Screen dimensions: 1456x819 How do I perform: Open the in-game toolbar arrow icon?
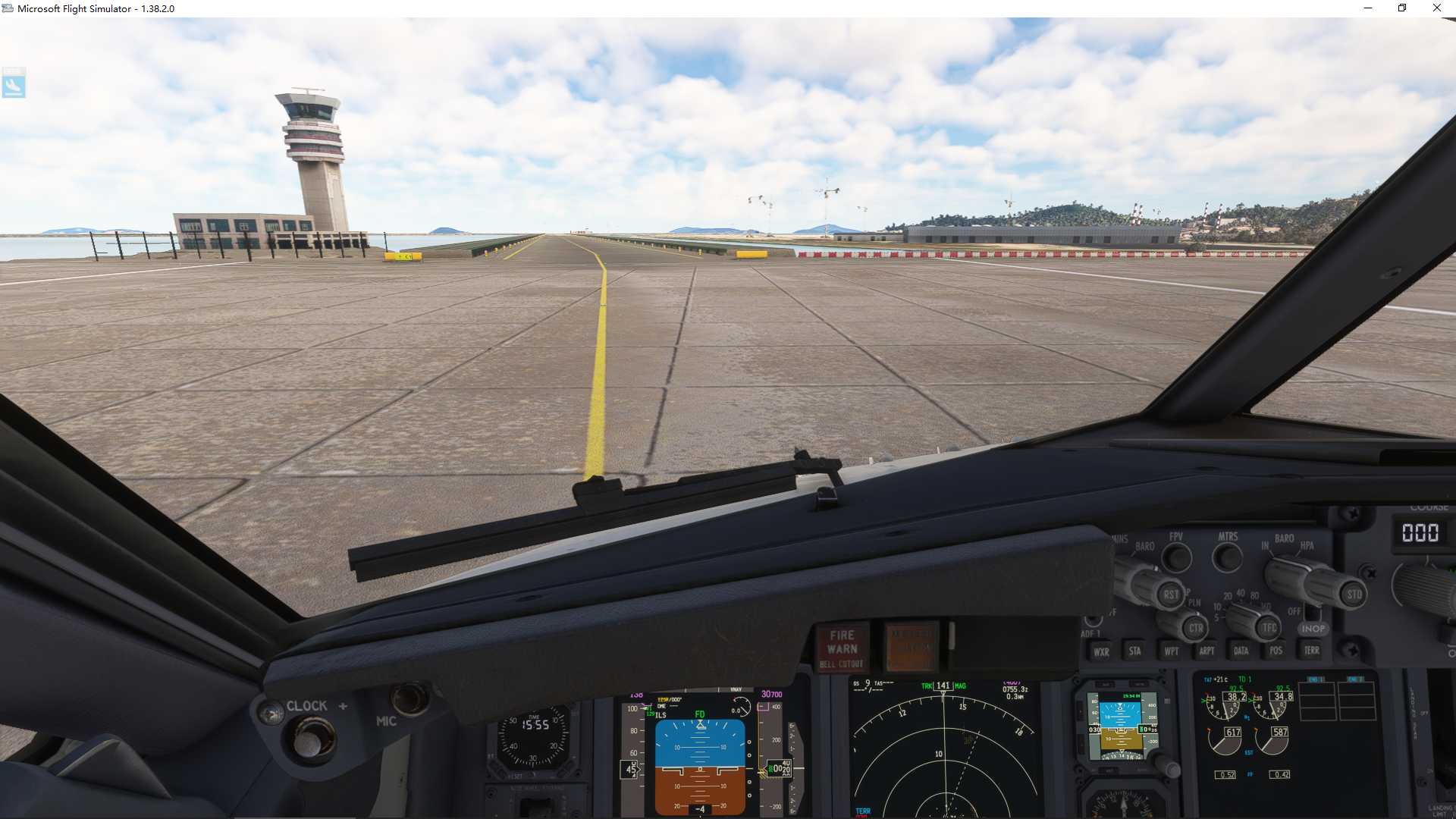coord(15,83)
